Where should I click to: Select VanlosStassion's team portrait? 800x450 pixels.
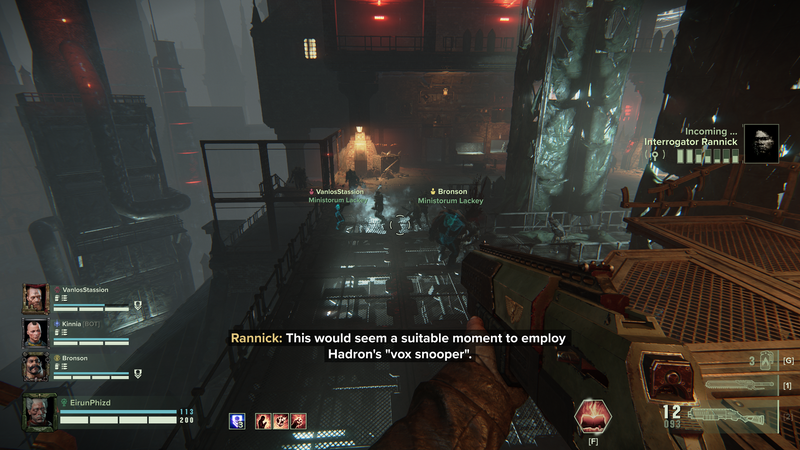pyautogui.click(x=34, y=298)
